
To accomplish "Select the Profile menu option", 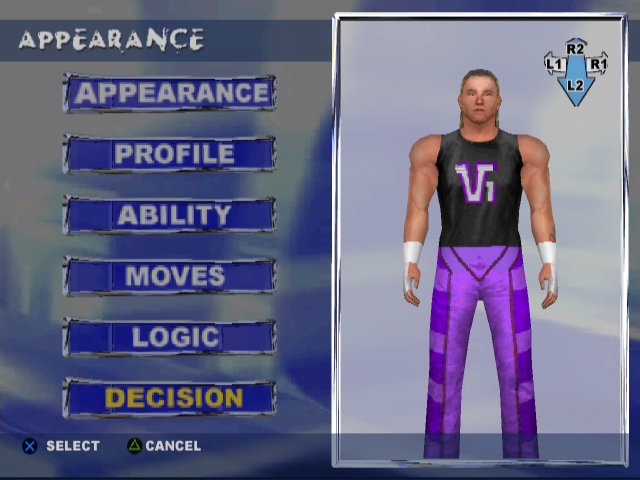I will click(x=171, y=154).
